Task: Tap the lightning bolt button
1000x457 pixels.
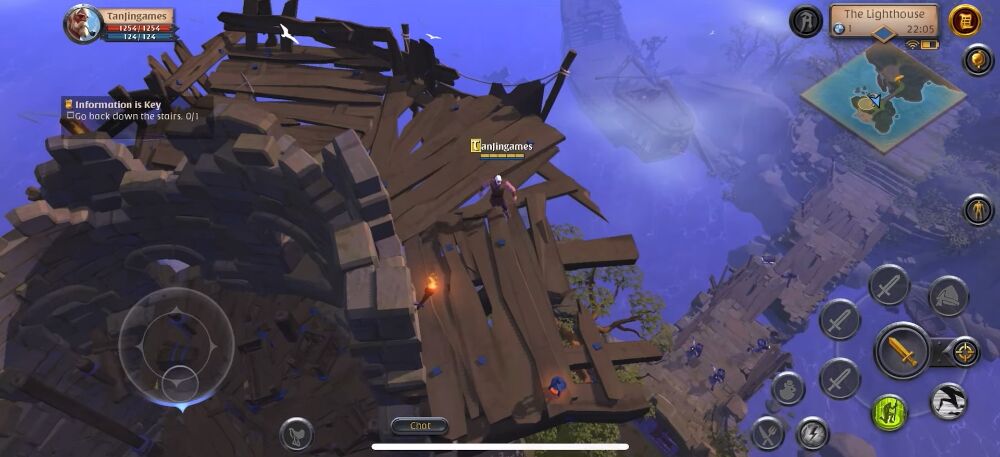Action: 812,433
